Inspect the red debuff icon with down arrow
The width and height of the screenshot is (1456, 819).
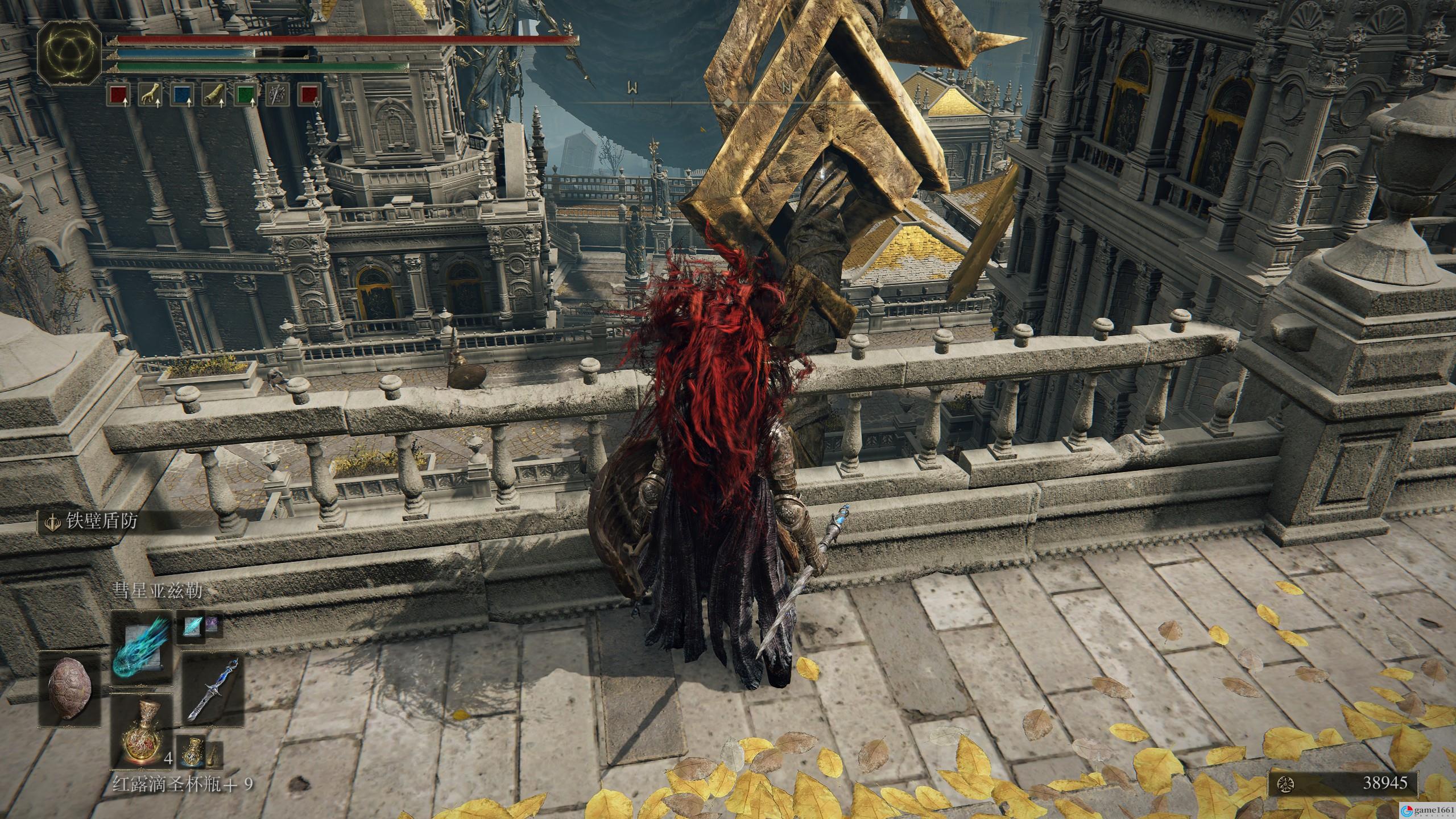point(309,96)
